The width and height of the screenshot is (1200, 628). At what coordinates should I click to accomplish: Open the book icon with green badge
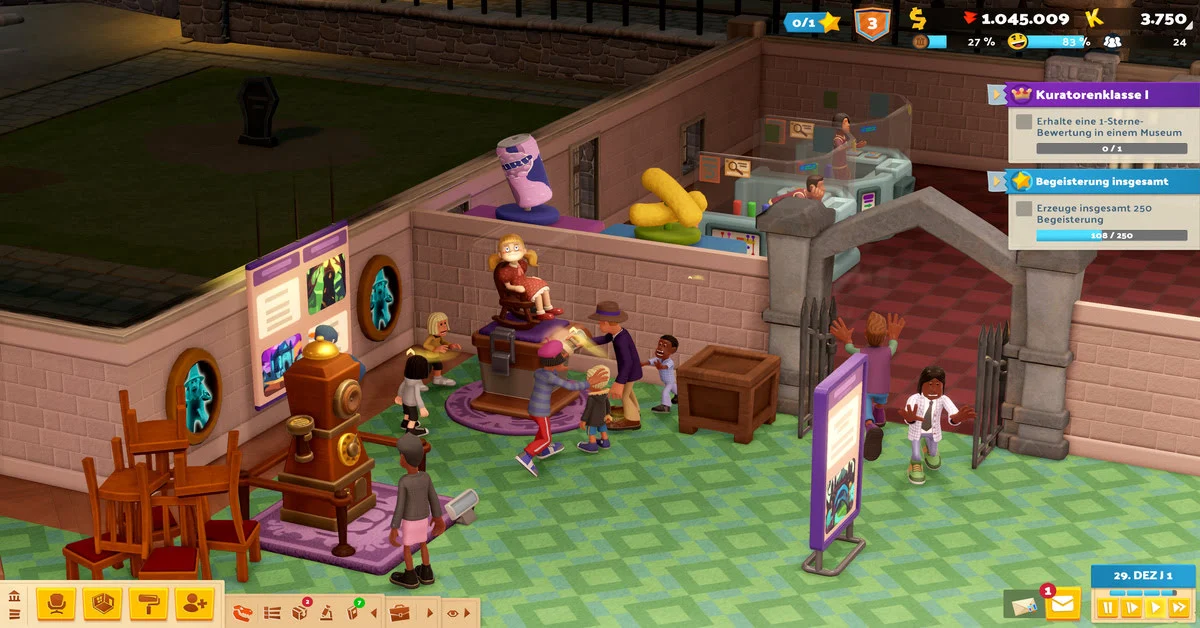tap(353, 612)
